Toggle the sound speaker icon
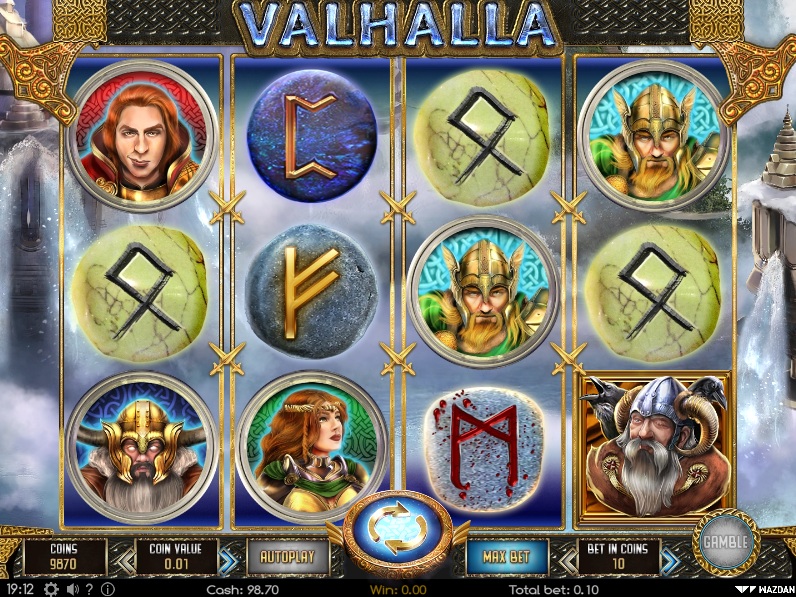Image resolution: width=796 pixels, height=597 pixels. pos(72,590)
